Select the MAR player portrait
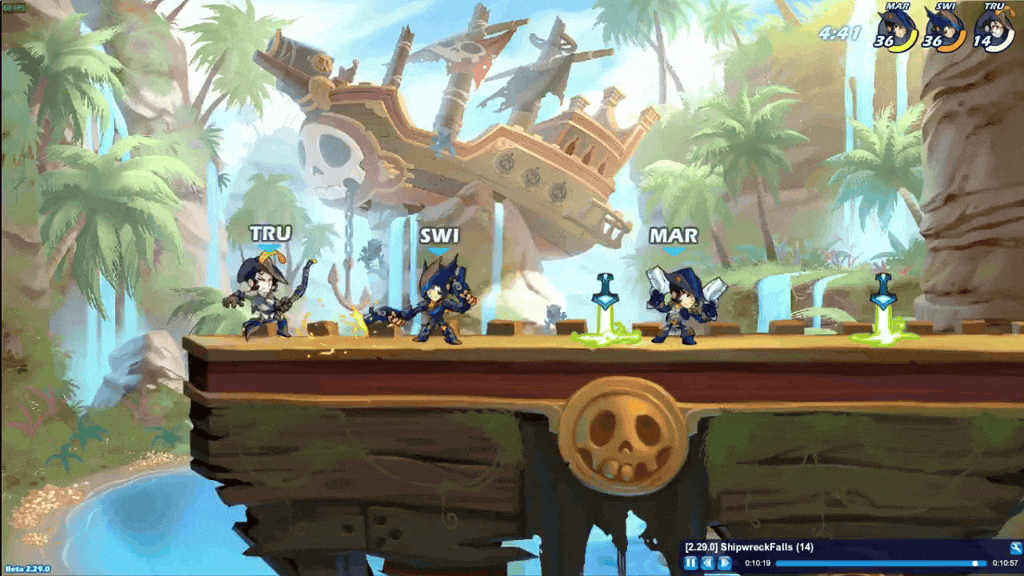This screenshot has height=576, width=1024. (895, 28)
